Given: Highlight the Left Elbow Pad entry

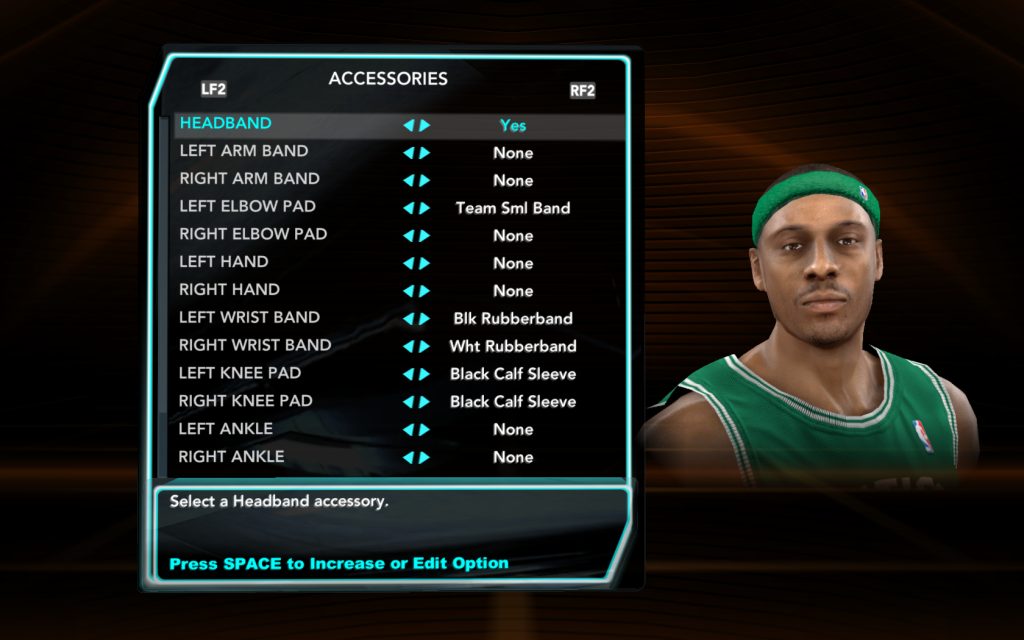Looking at the screenshot, I should pos(247,207).
